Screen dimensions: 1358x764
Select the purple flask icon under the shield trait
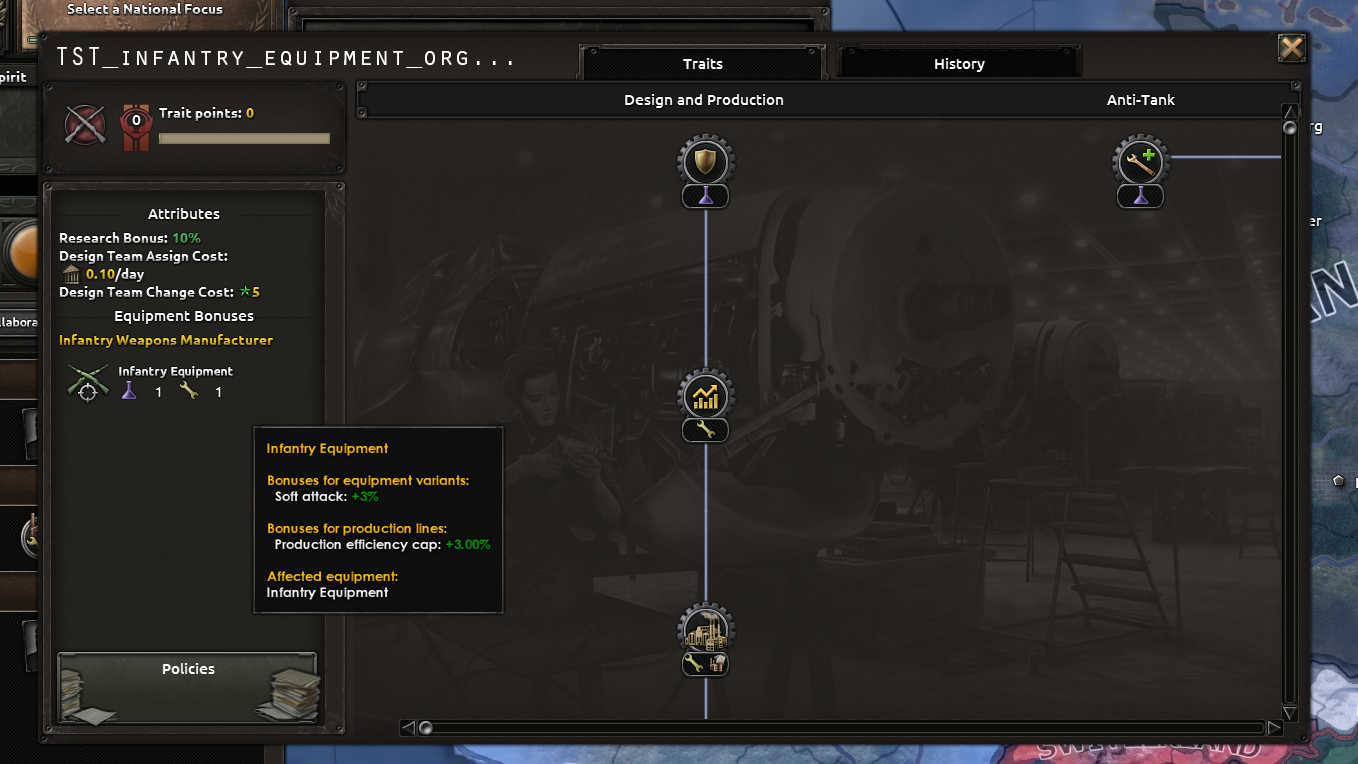705,196
